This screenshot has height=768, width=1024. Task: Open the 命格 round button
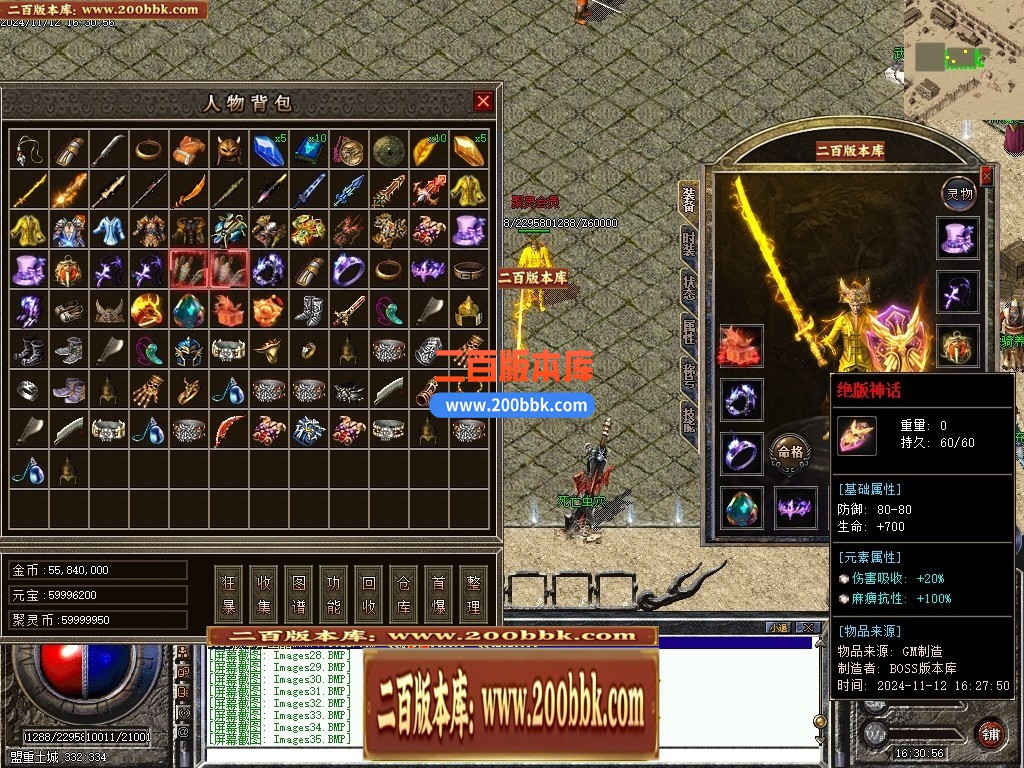(x=789, y=452)
